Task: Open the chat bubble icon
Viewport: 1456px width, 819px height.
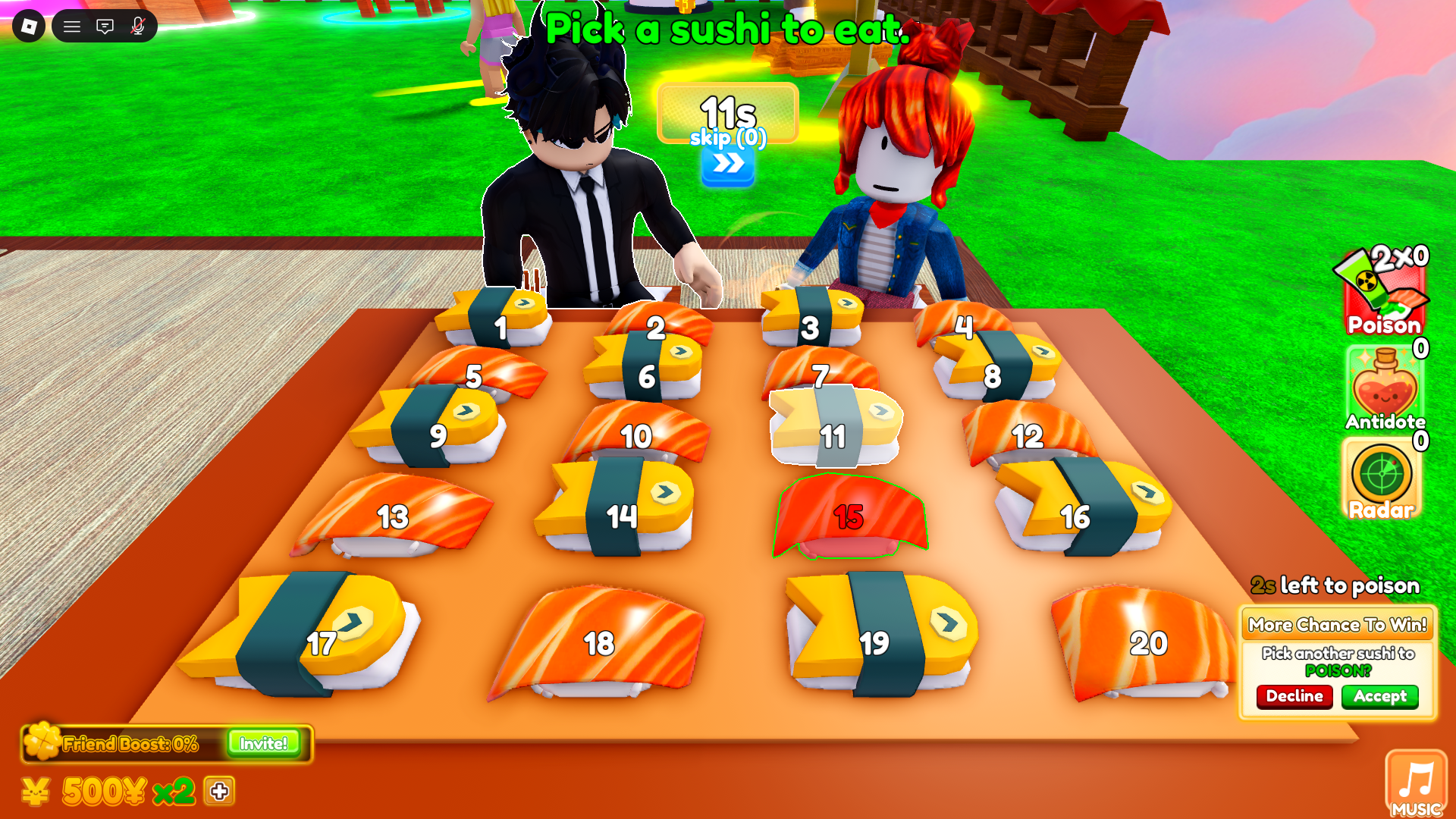Action: coord(105,26)
